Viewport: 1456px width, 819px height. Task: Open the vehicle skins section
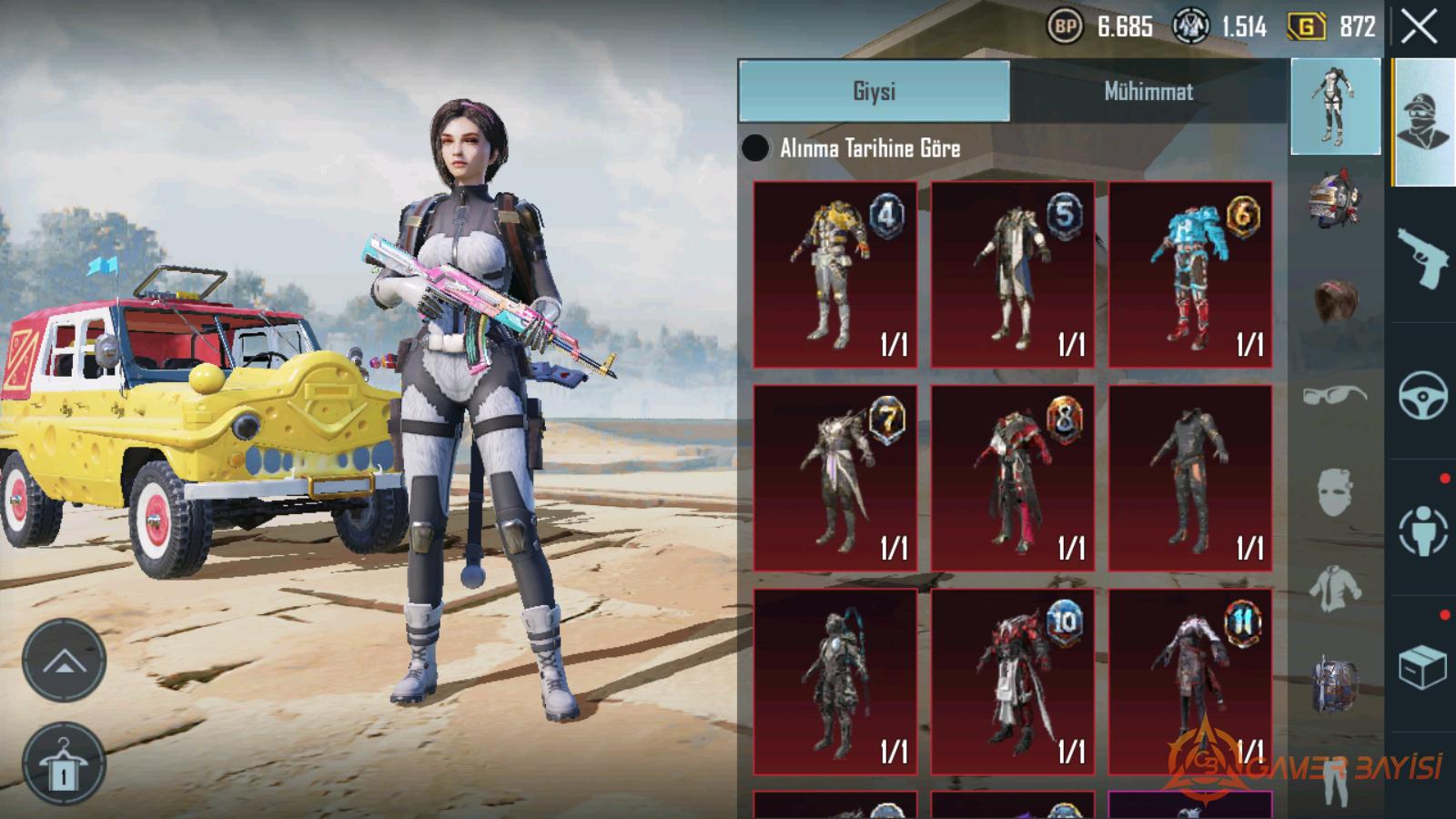tap(1422, 394)
